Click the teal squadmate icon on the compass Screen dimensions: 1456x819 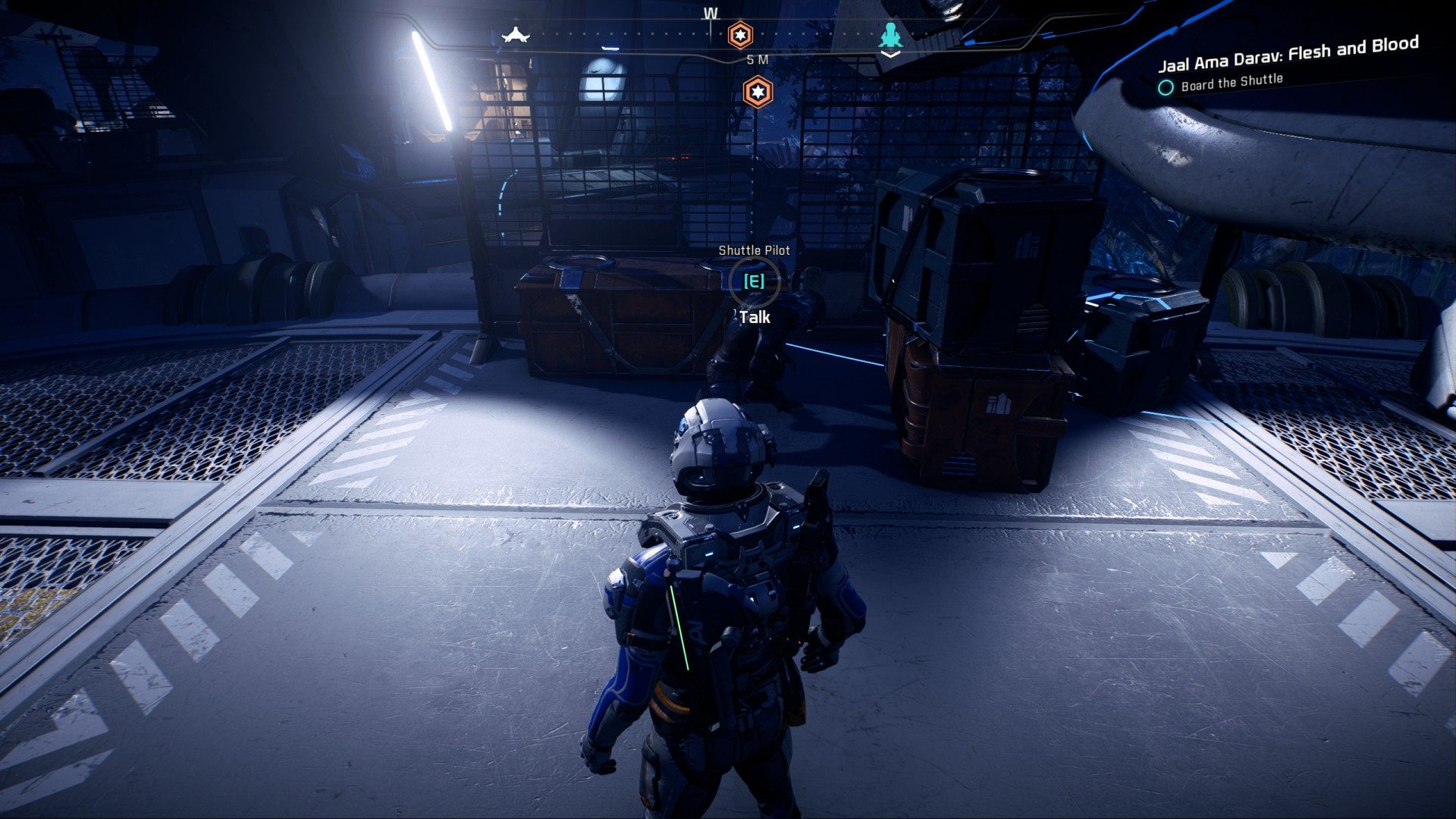pyautogui.click(x=890, y=36)
